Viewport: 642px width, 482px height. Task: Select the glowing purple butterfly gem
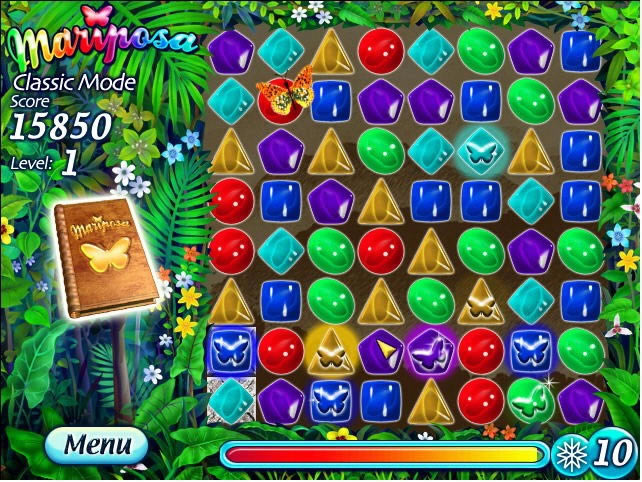click(431, 349)
